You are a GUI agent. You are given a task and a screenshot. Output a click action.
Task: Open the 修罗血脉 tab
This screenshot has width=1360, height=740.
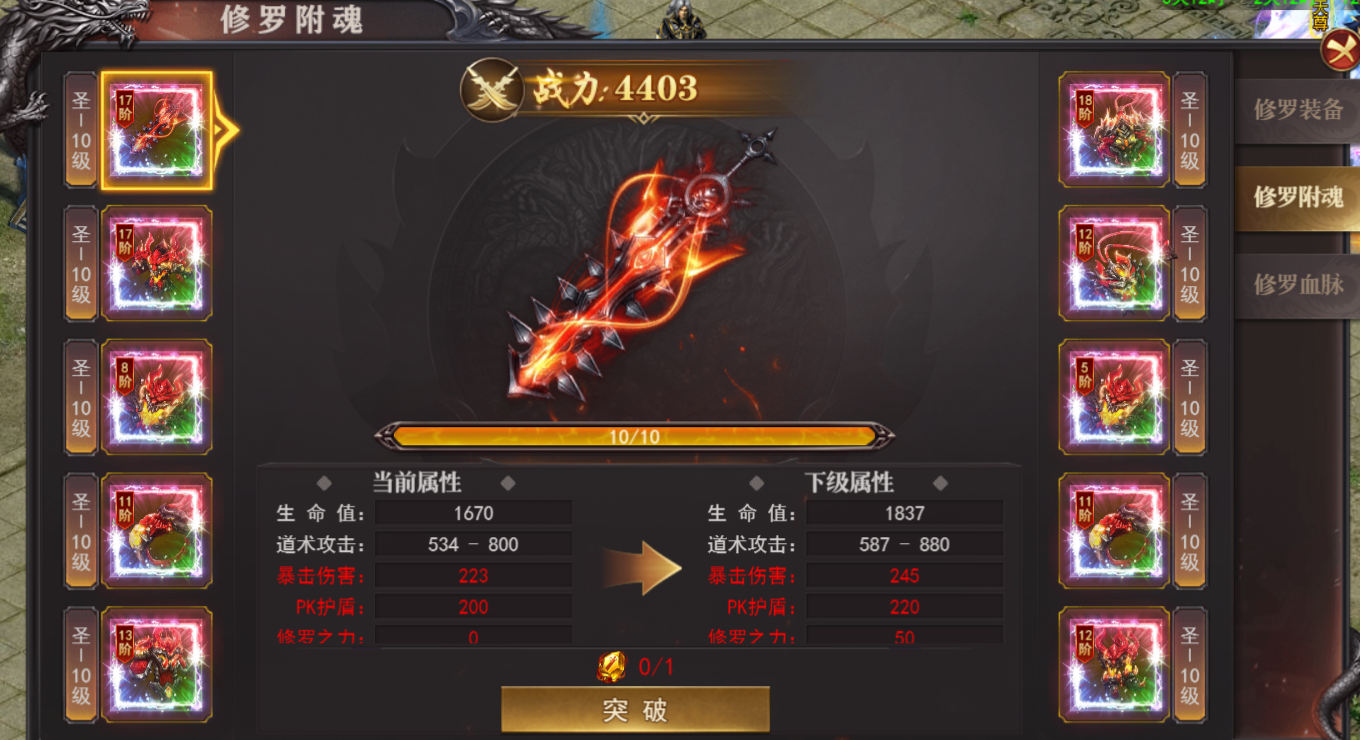[1298, 284]
